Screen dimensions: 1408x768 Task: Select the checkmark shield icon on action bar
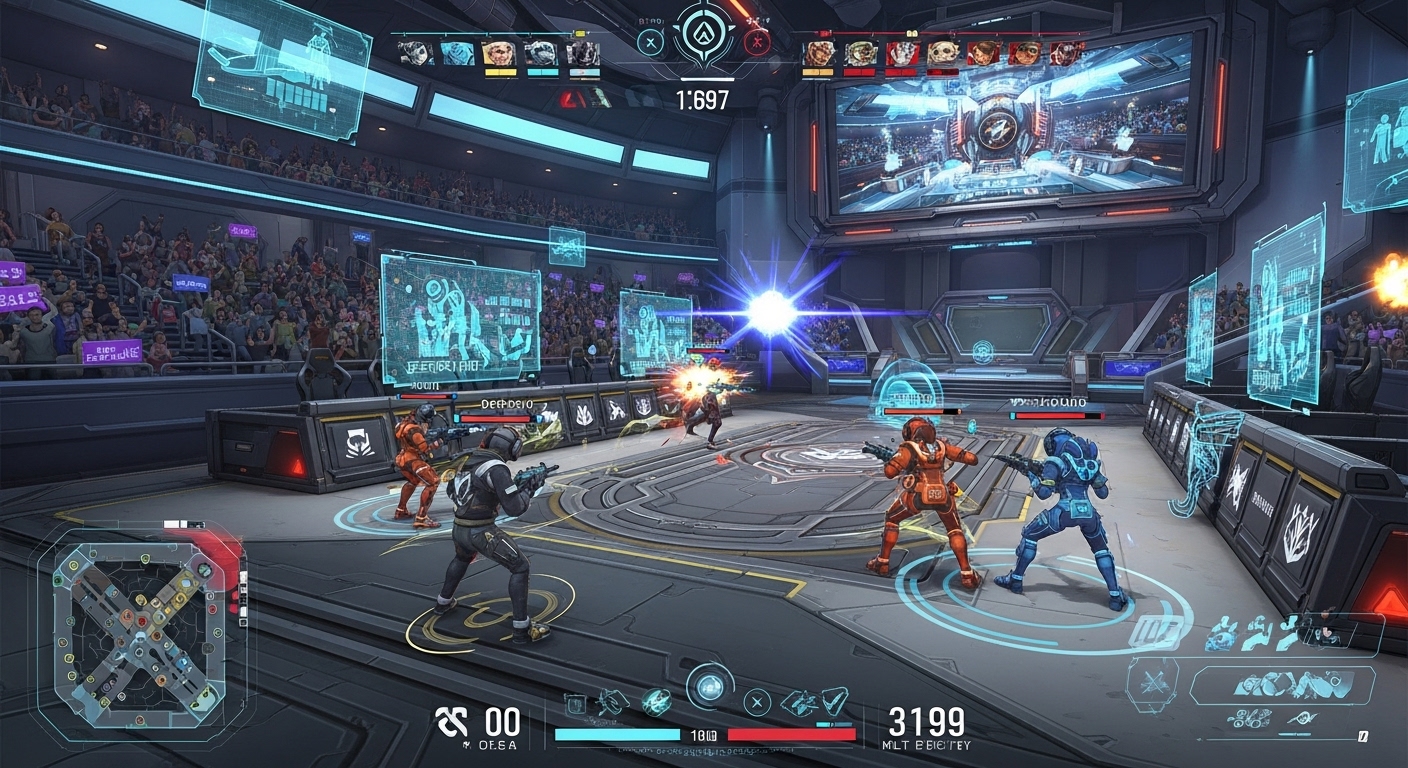click(x=834, y=703)
